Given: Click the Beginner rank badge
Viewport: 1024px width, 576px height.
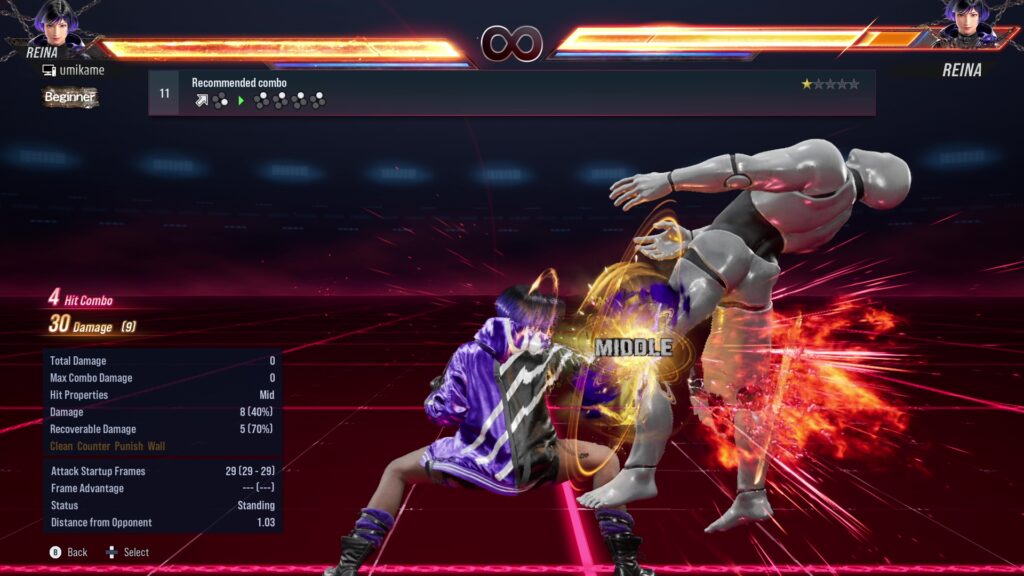Looking at the screenshot, I should click(x=70, y=97).
